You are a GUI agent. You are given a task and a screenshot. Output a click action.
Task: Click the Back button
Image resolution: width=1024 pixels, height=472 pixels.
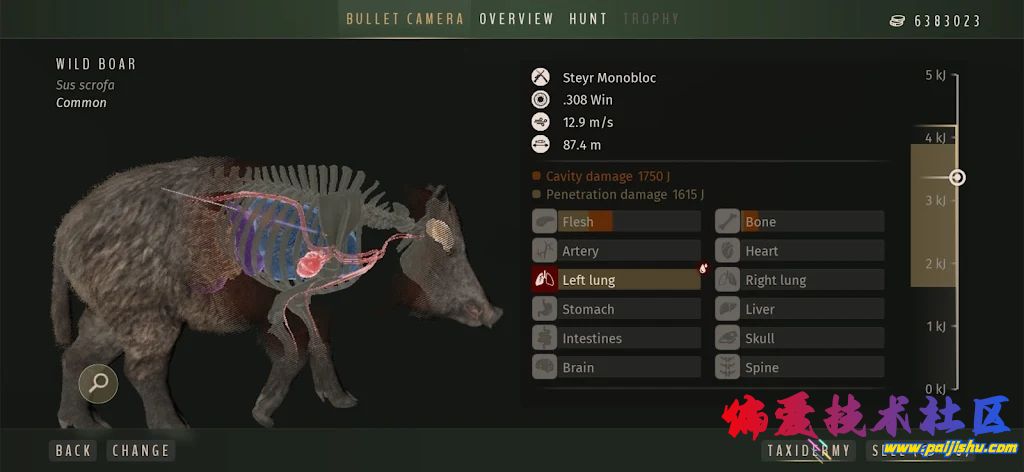click(73, 451)
